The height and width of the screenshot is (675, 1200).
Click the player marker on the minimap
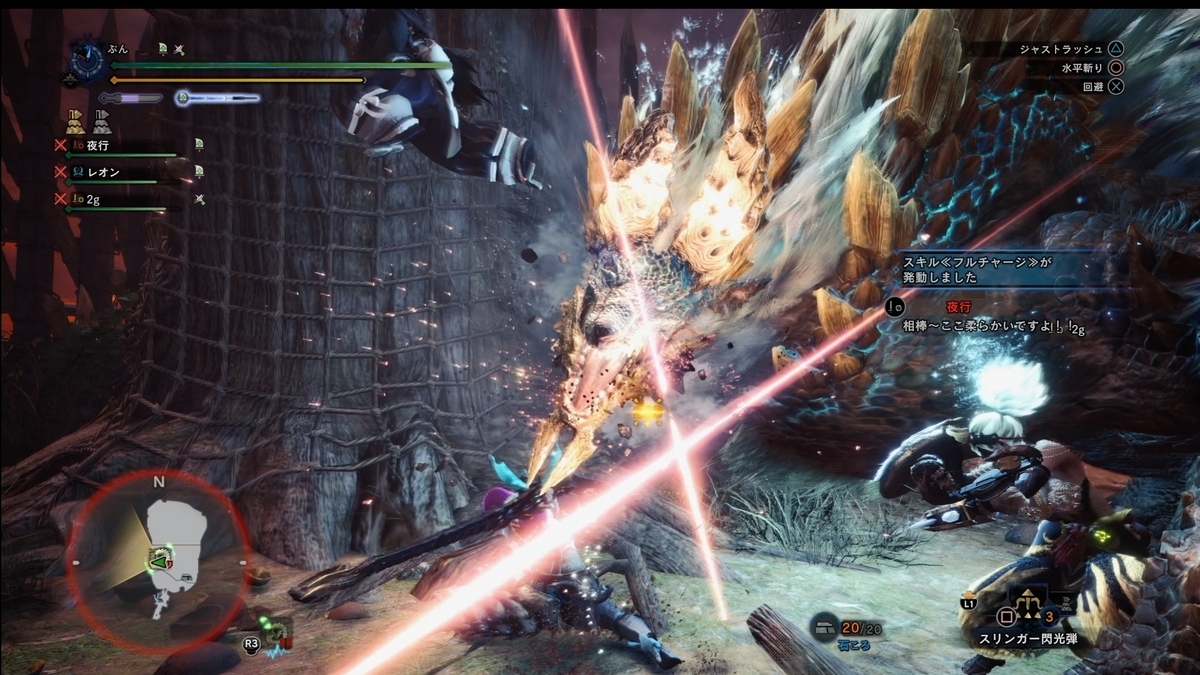158,564
